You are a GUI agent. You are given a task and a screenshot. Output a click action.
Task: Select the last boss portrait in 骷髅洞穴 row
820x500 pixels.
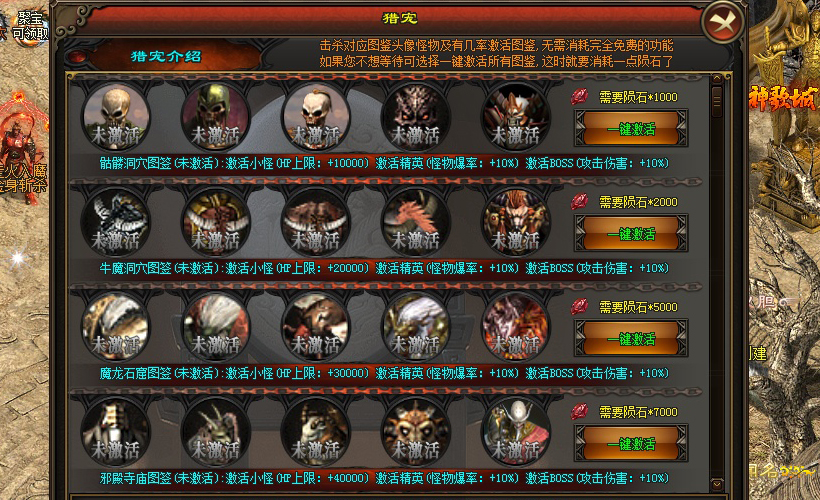point(515,114)
